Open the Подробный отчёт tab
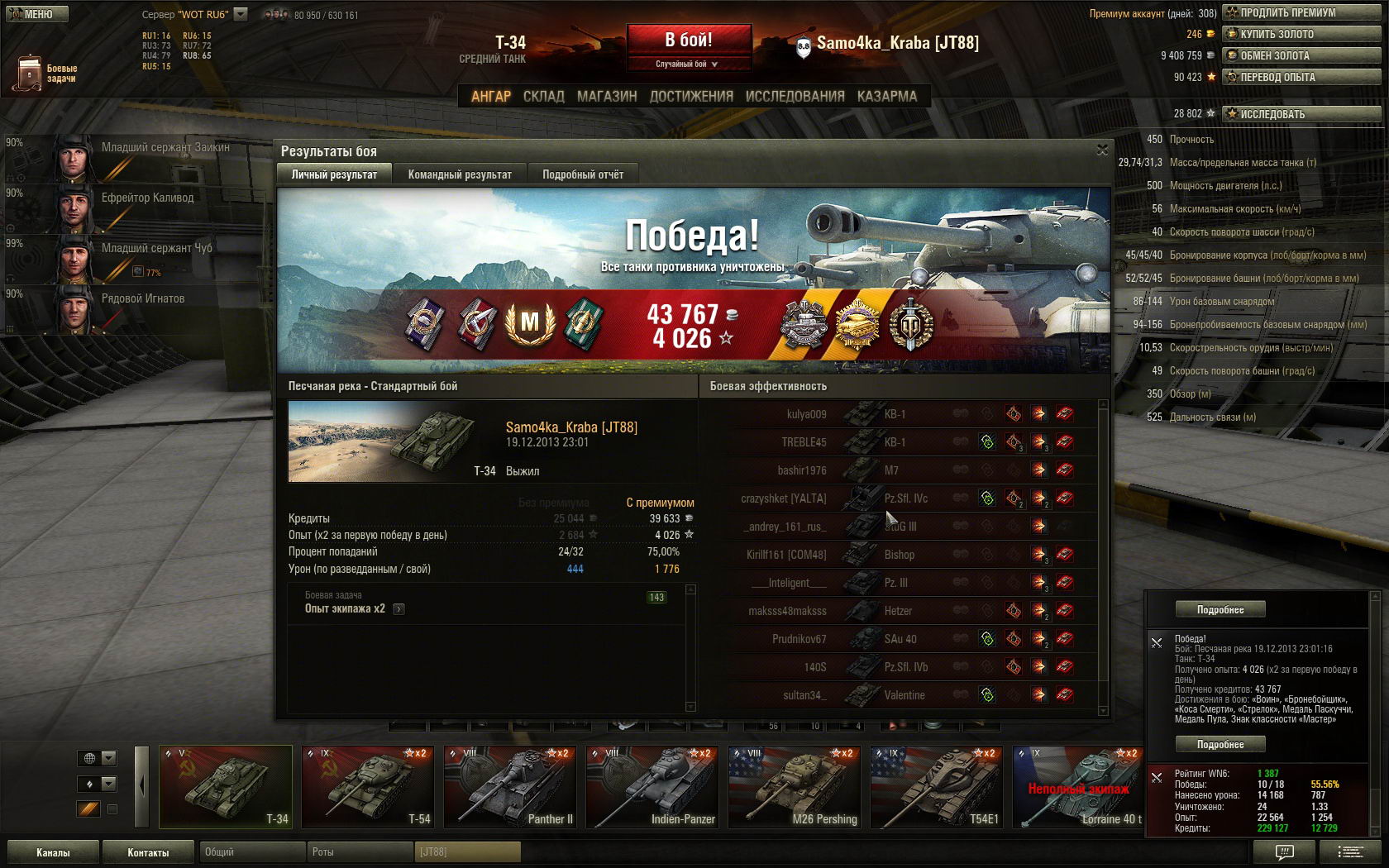The height and width of the screenshot is (868, 1389). (x=583, y=174)
